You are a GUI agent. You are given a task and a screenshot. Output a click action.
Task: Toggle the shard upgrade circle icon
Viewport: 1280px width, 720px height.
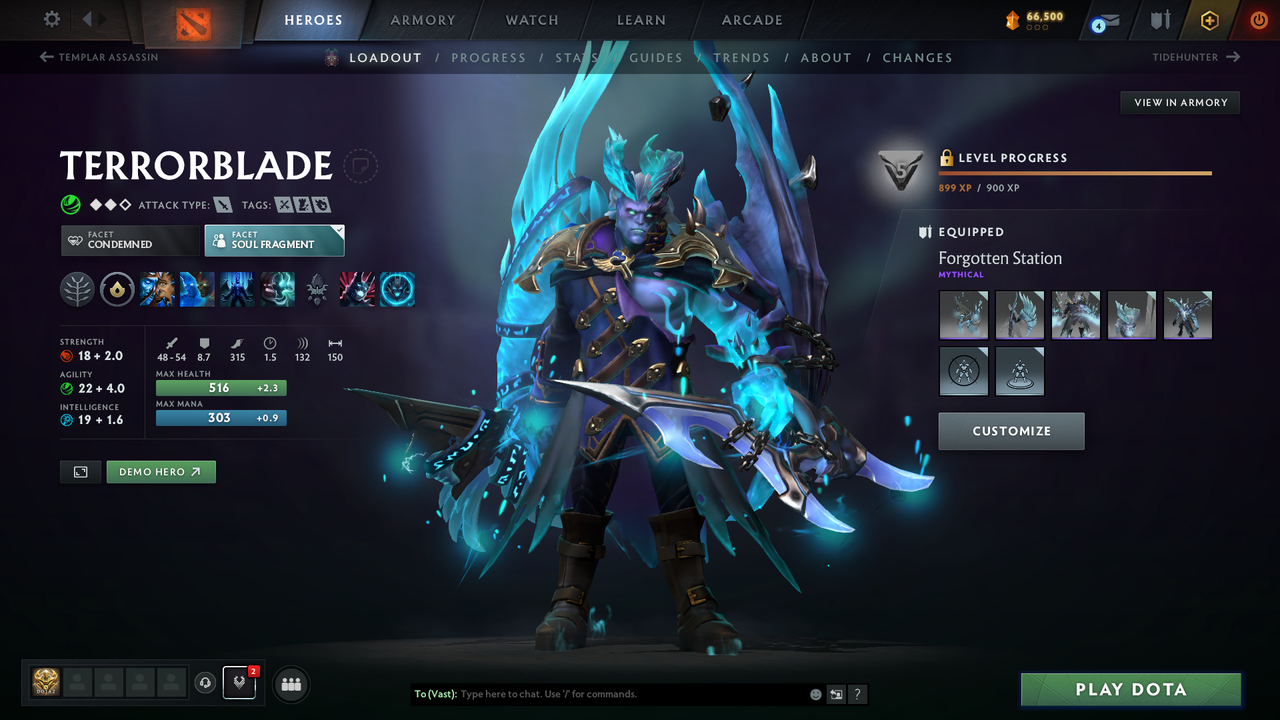click(115, 289)
